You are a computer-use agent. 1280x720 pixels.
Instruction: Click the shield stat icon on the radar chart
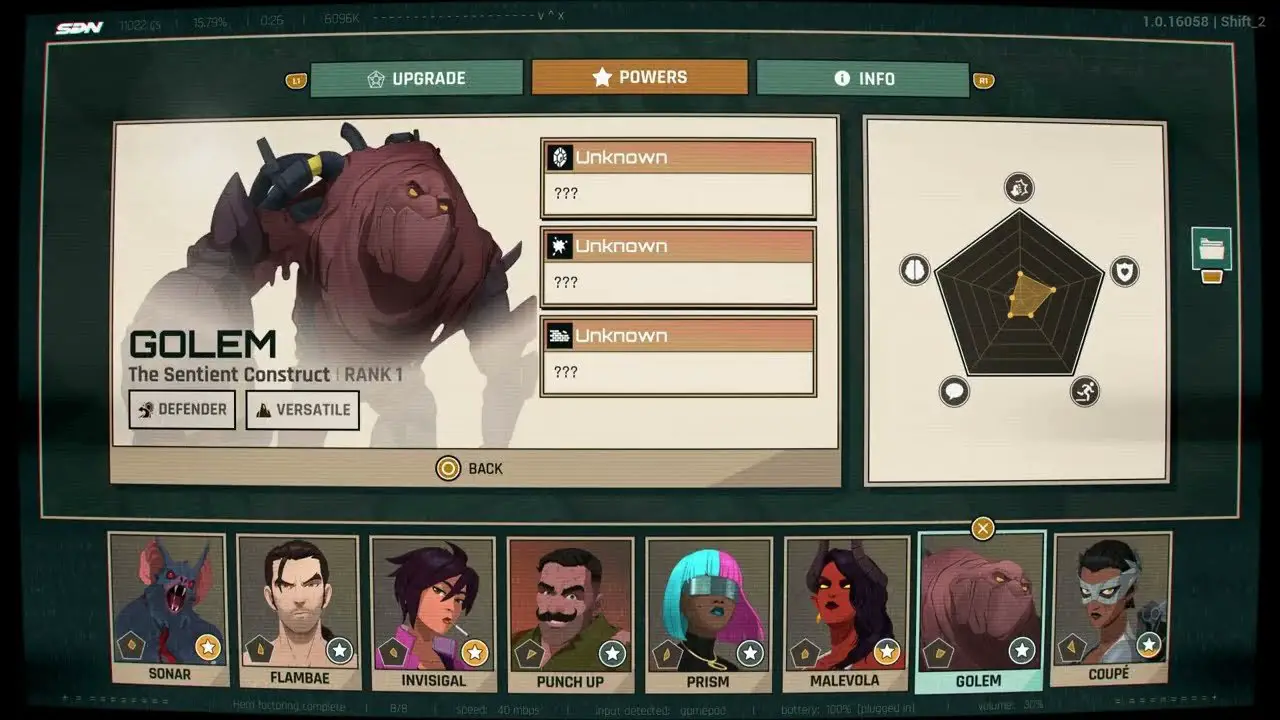pyautogui.click(x=1124, y=271)
